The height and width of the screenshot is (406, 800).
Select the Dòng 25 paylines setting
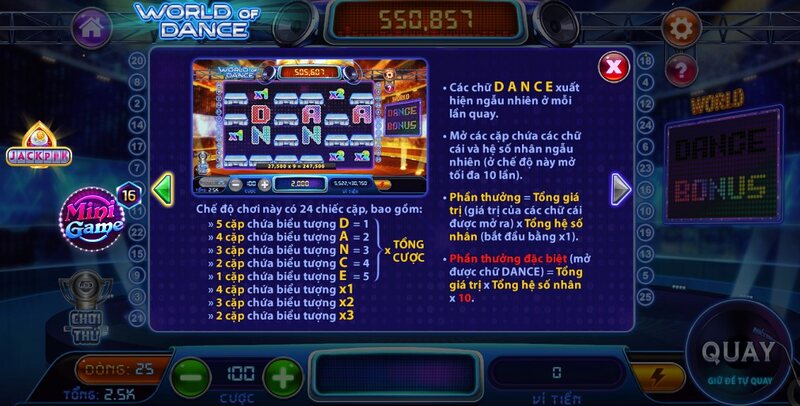(x=115, y=368)
